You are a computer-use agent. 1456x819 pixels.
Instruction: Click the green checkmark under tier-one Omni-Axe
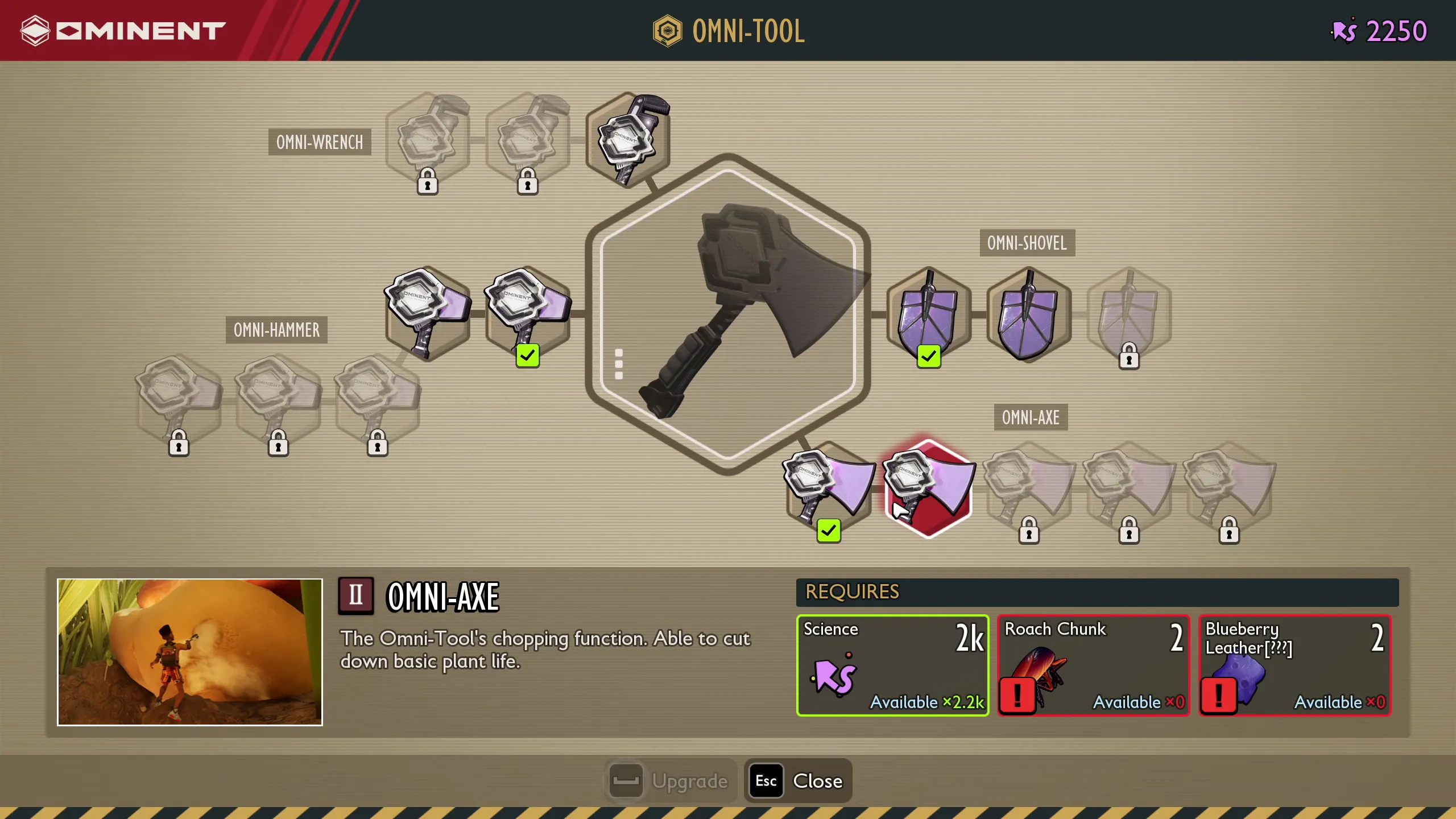point(828,532)
